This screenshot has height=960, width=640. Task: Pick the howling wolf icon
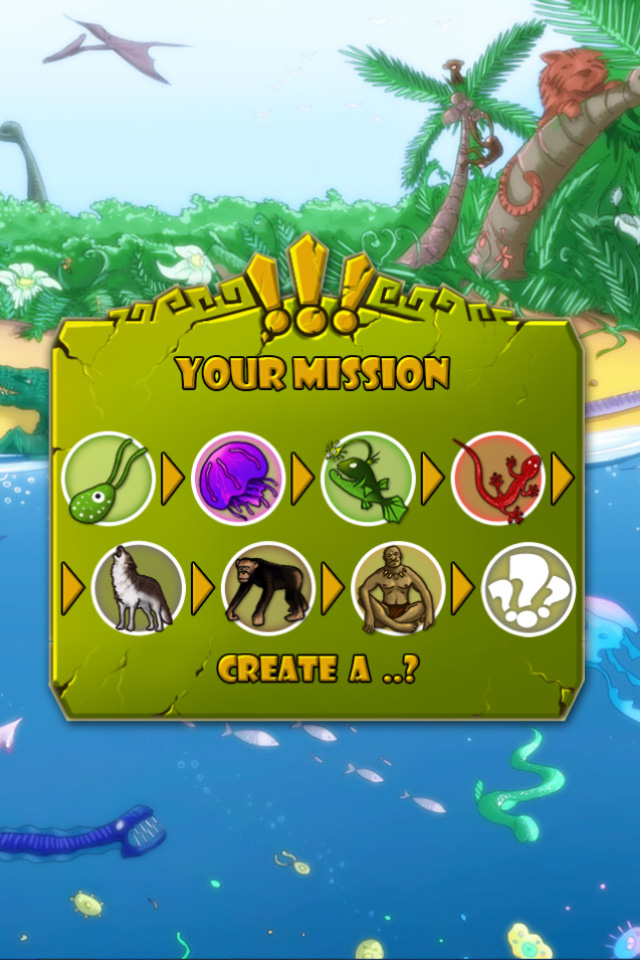pos(138,589)
